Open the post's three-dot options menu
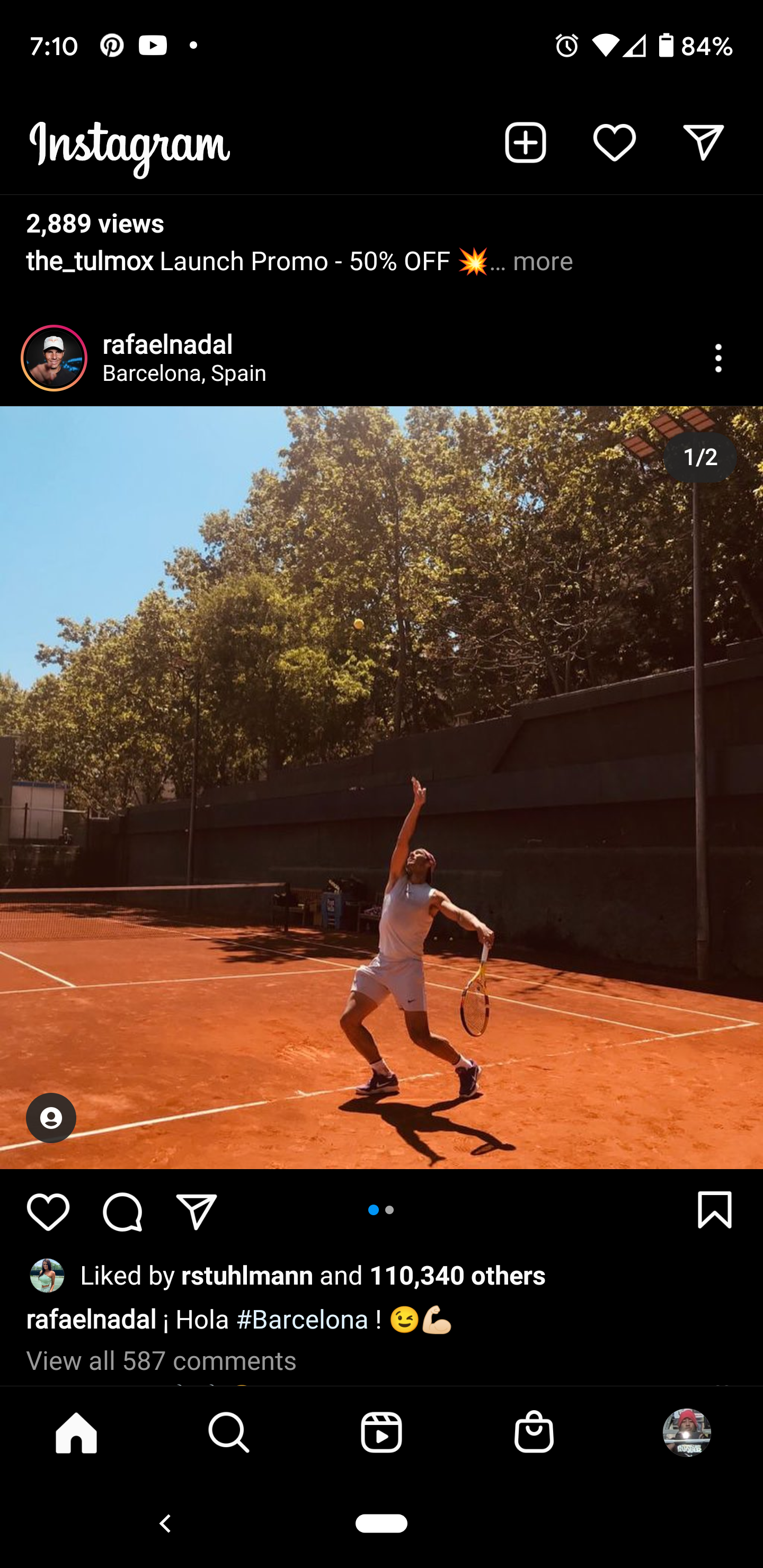Image resolution: width=763 pixels, height=1568 pixels. click(718, 358)
